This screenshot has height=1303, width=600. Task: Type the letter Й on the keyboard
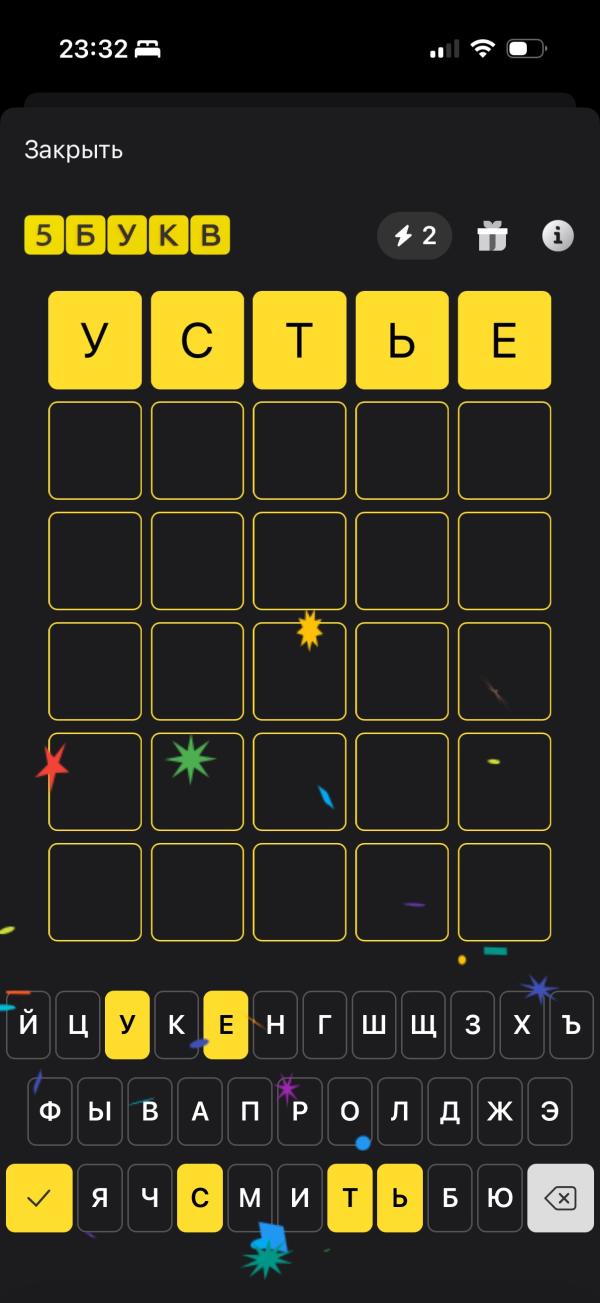(28, 1025)
